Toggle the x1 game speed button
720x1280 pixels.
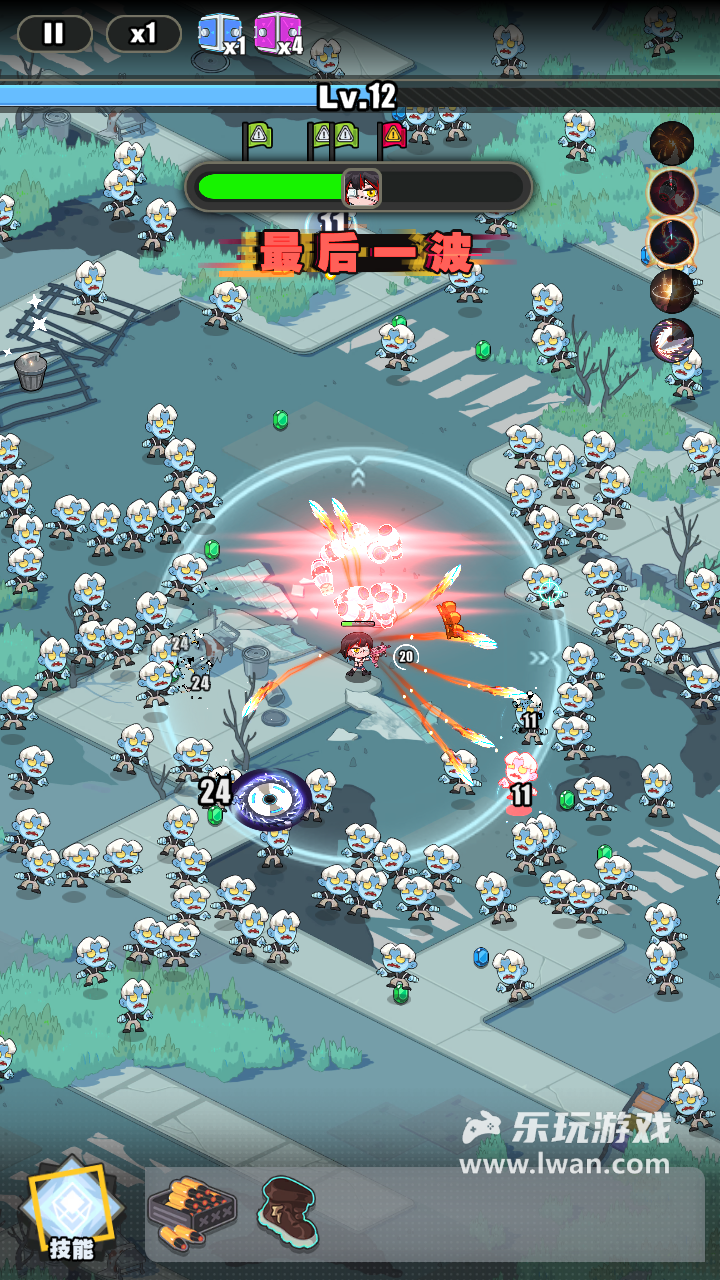tap(143, 33)
